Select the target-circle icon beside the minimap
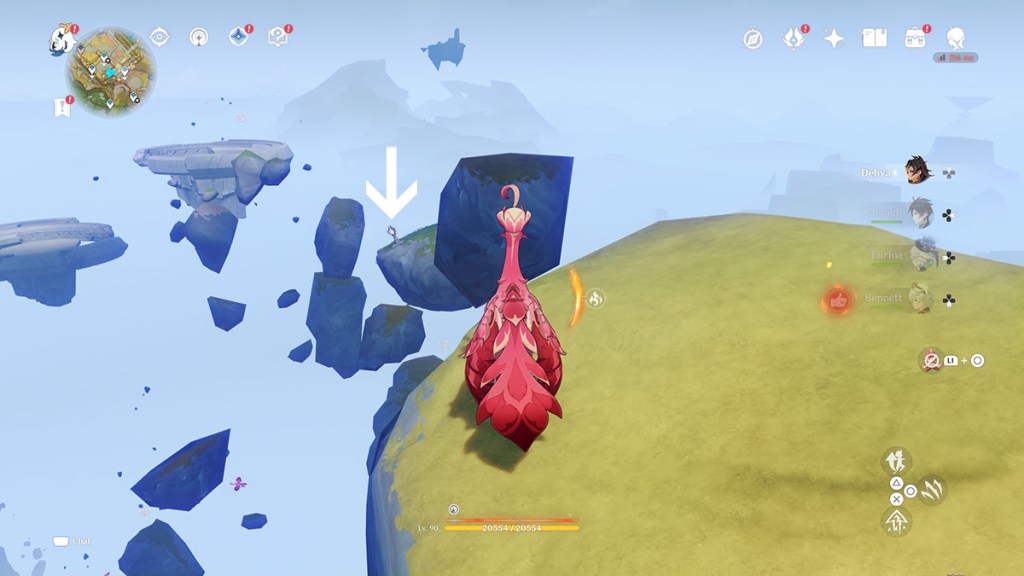 pyautogui.click(x=159, y=37)
